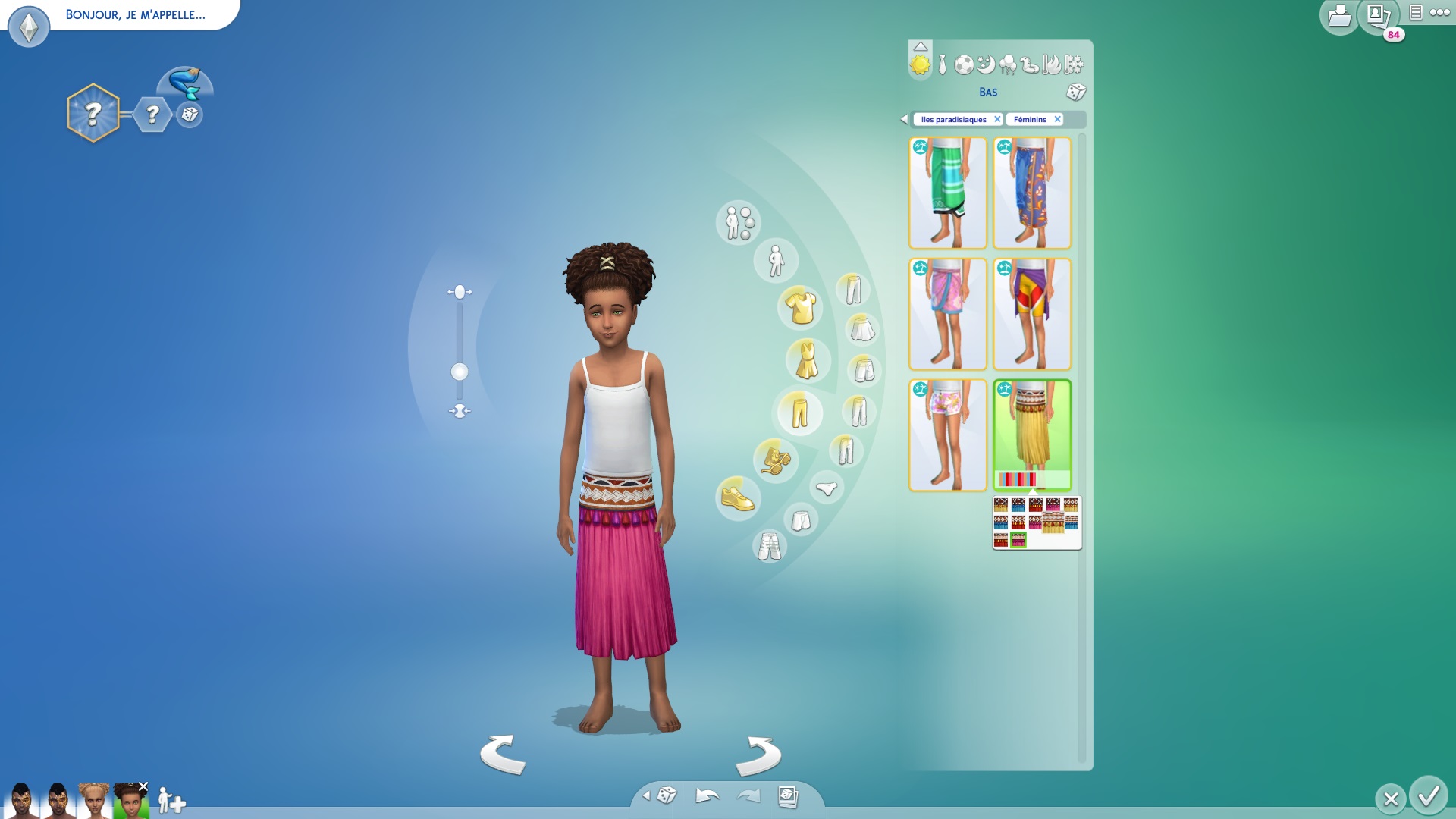
Task: Open the tops clothing category
Action: click(x=801, y=307)
